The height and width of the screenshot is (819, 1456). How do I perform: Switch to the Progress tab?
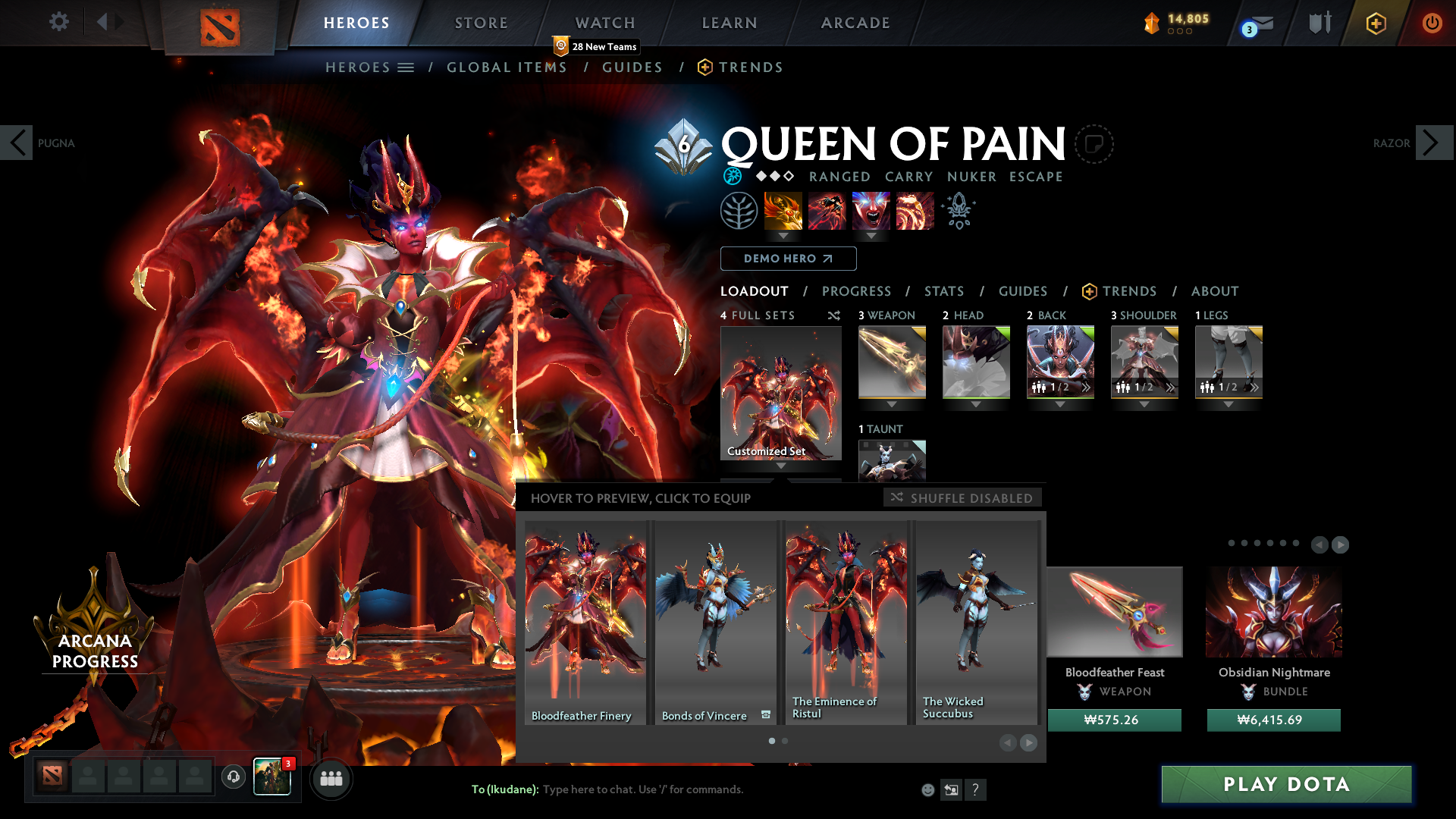point(857,291)
